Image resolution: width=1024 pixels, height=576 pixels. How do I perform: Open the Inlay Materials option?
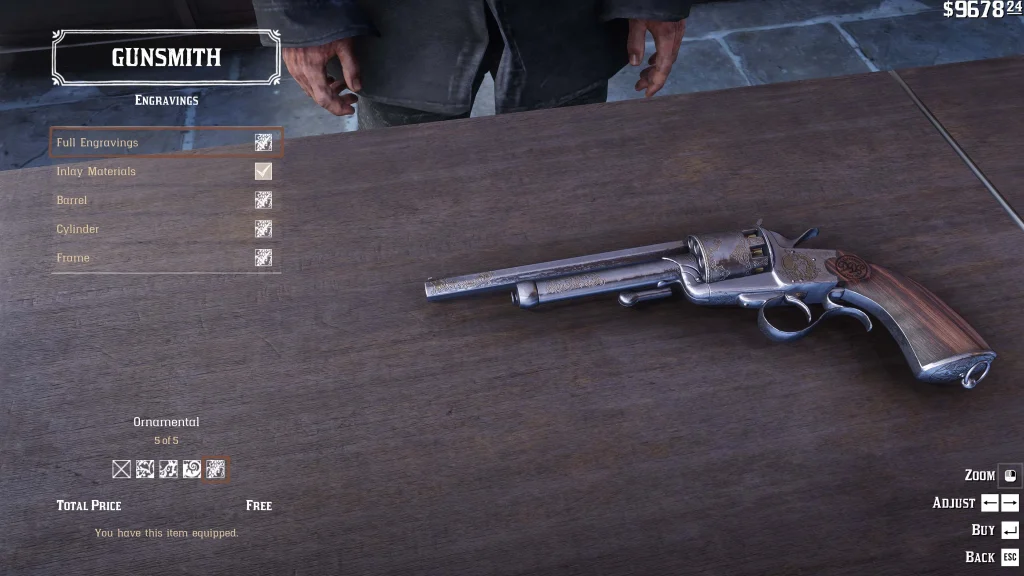[x=165, y=172]
